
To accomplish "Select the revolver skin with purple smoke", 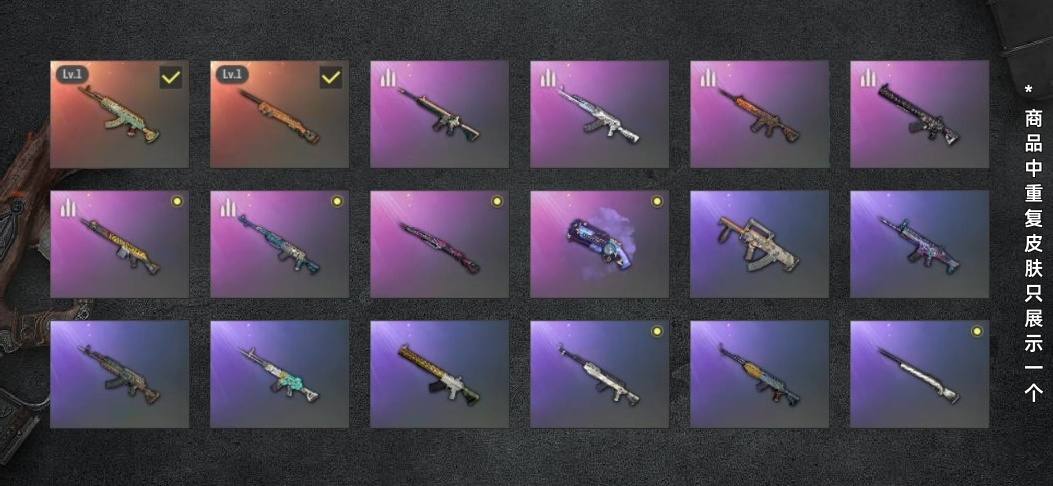I will 599,244.
